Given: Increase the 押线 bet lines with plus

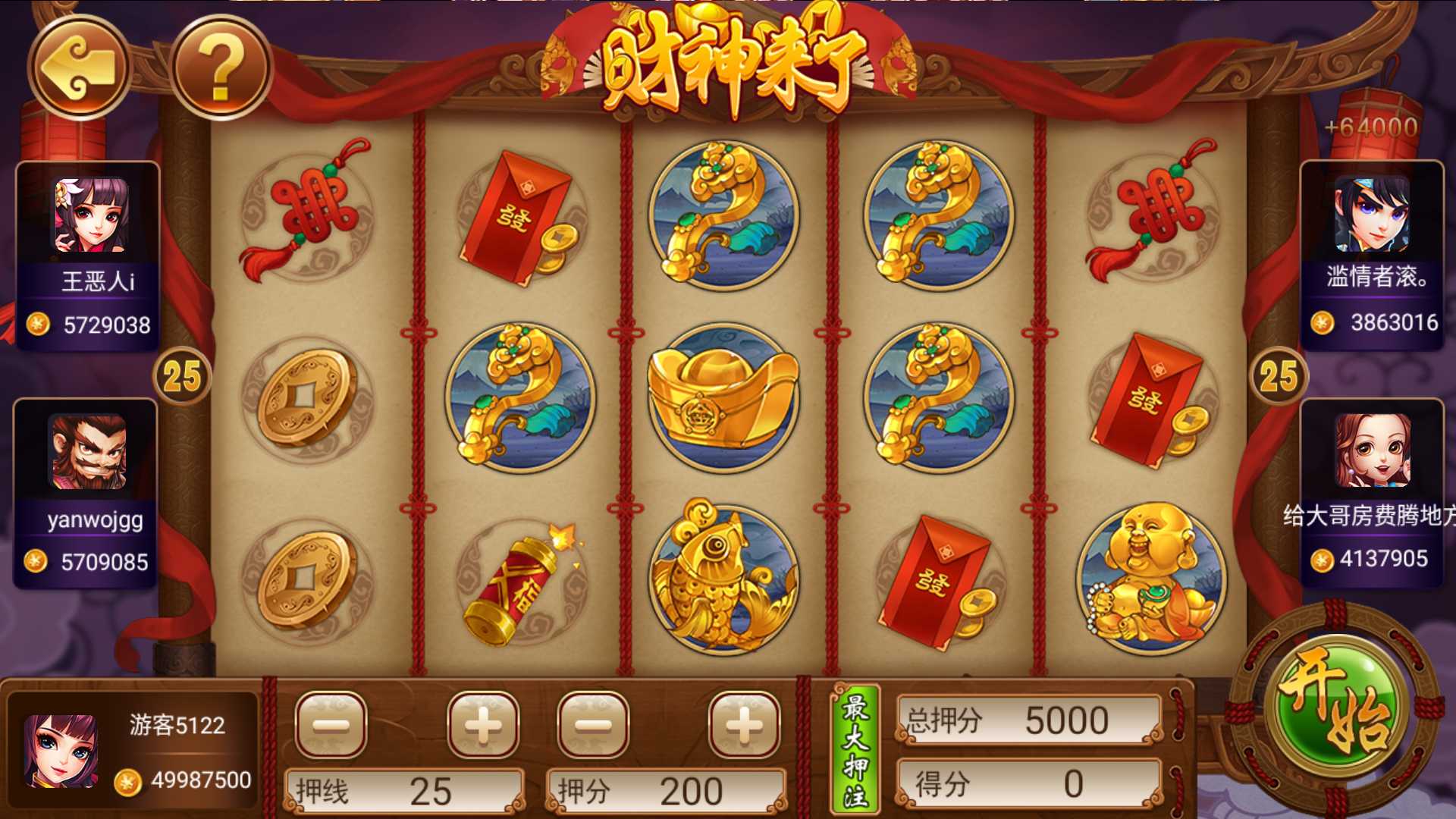Looking at the screenshot, I should pos(483,725).
